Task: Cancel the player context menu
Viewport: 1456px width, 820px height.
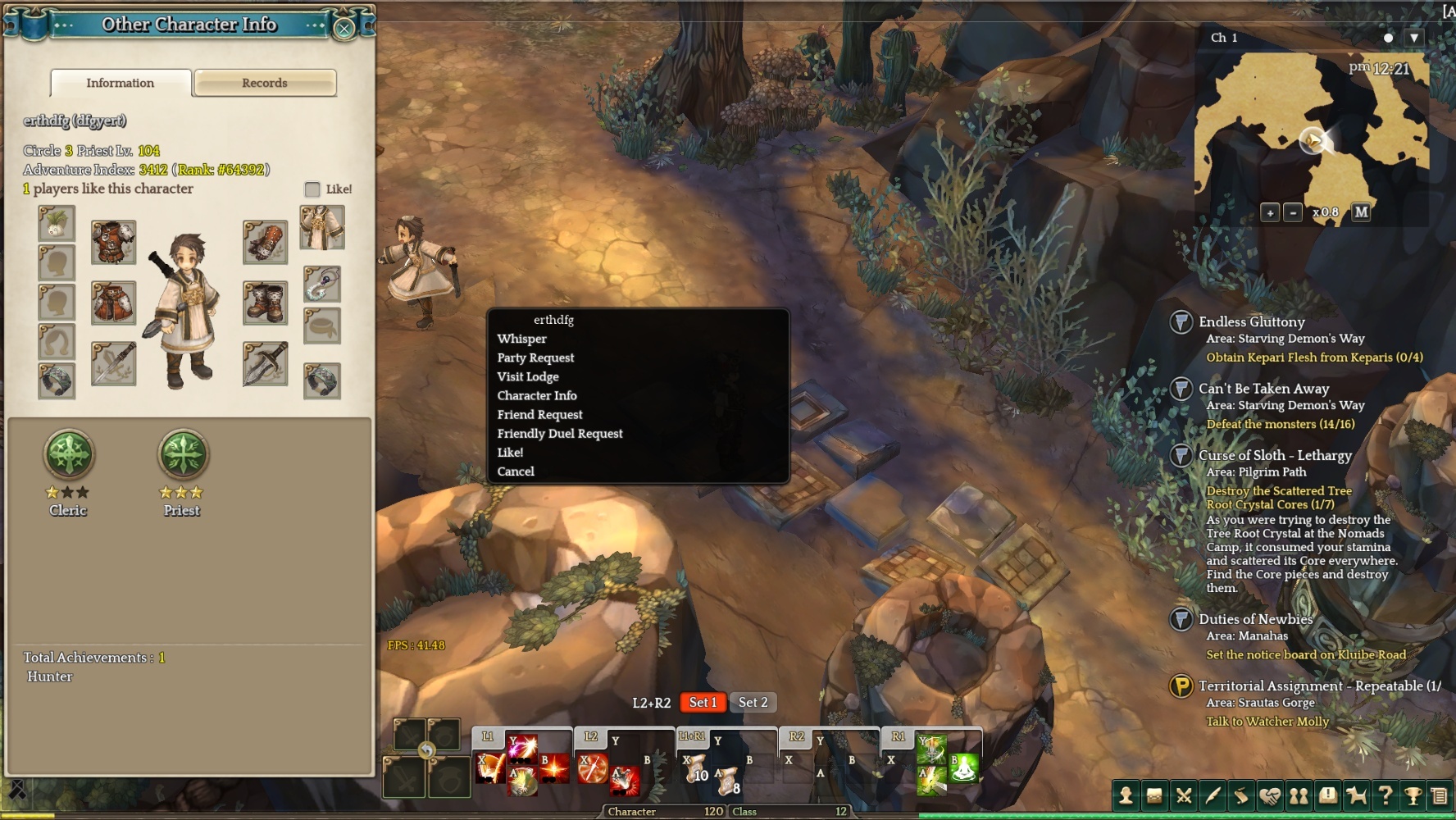Action: (516, 471)
